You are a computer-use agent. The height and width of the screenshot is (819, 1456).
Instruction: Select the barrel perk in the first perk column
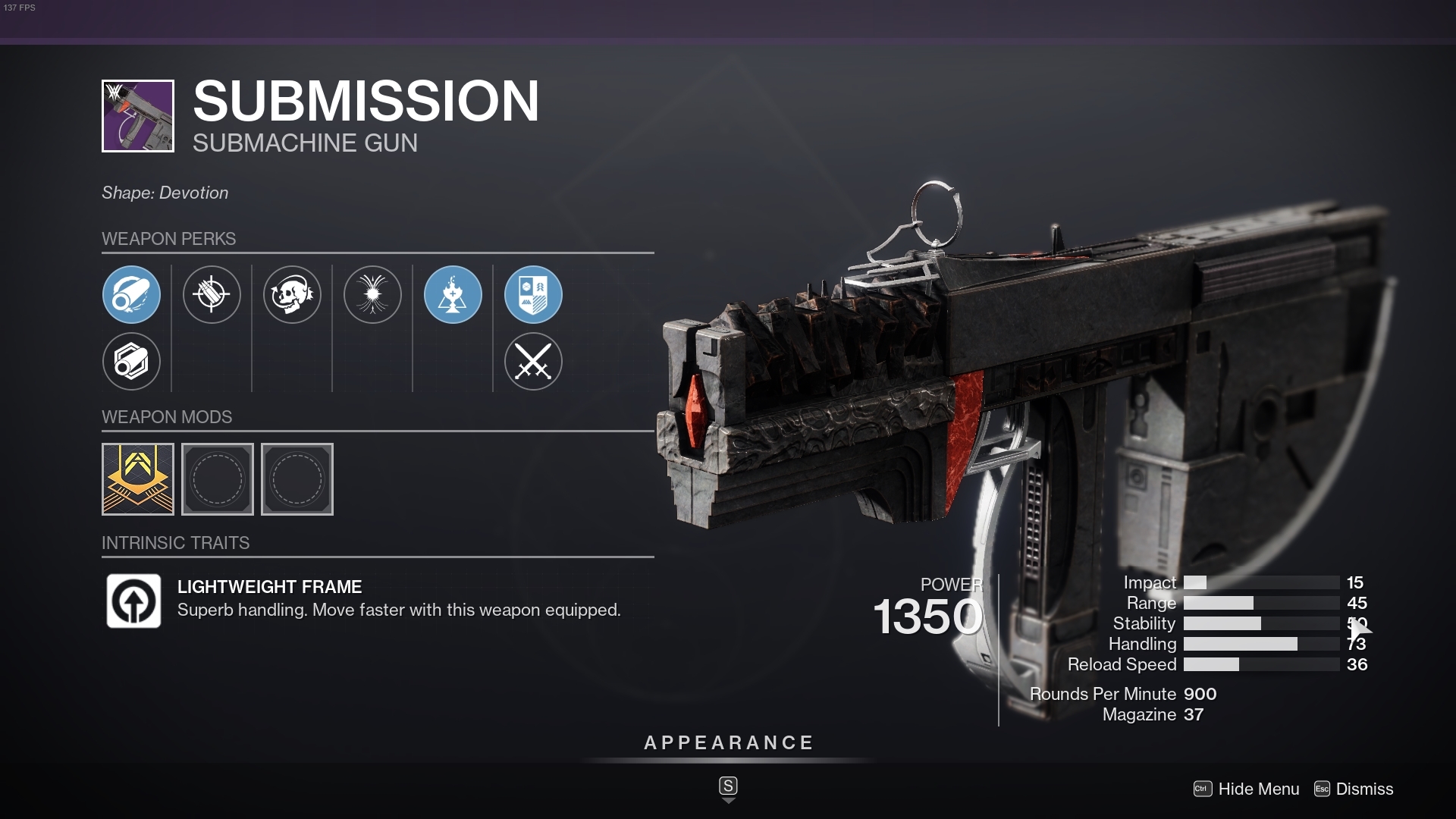(x=131, y=295)
